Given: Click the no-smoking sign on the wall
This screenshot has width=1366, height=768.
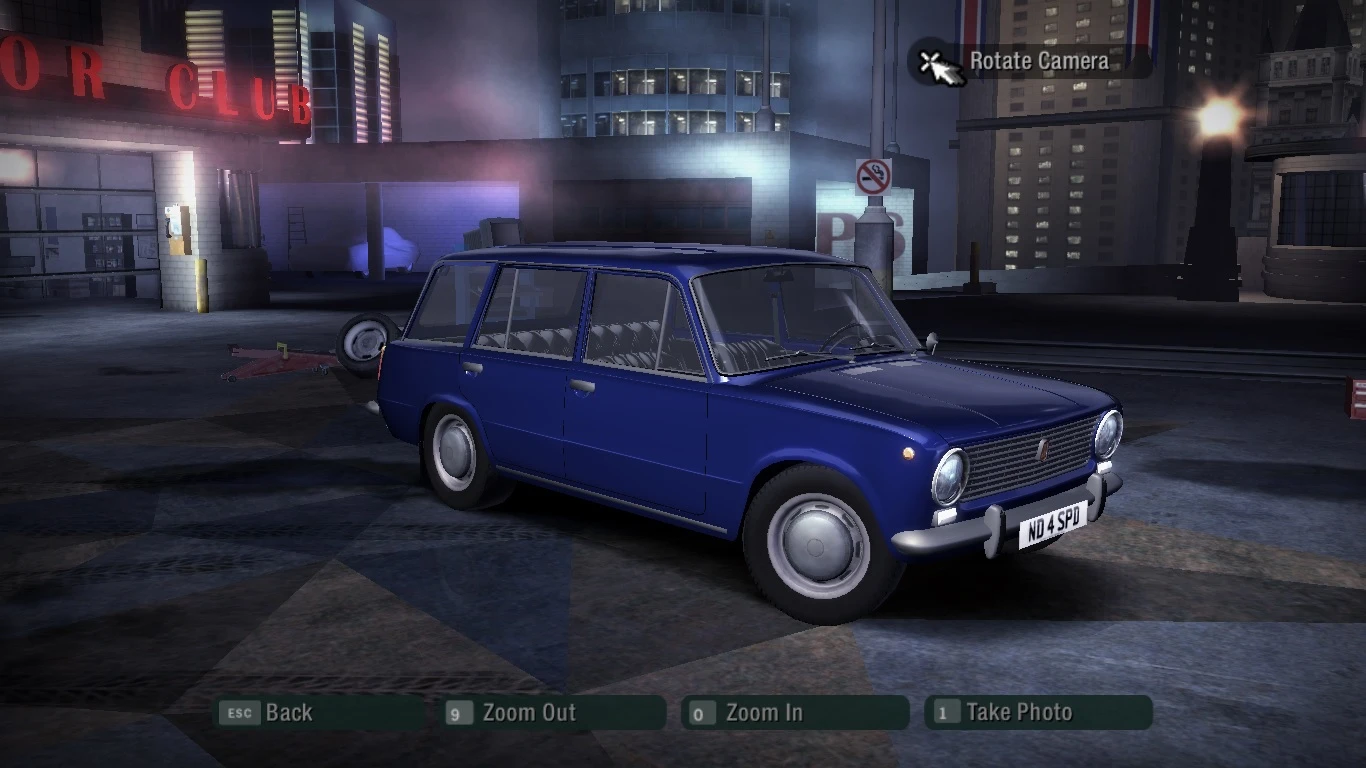Looking at the screenshot, I should pos(874,176).
